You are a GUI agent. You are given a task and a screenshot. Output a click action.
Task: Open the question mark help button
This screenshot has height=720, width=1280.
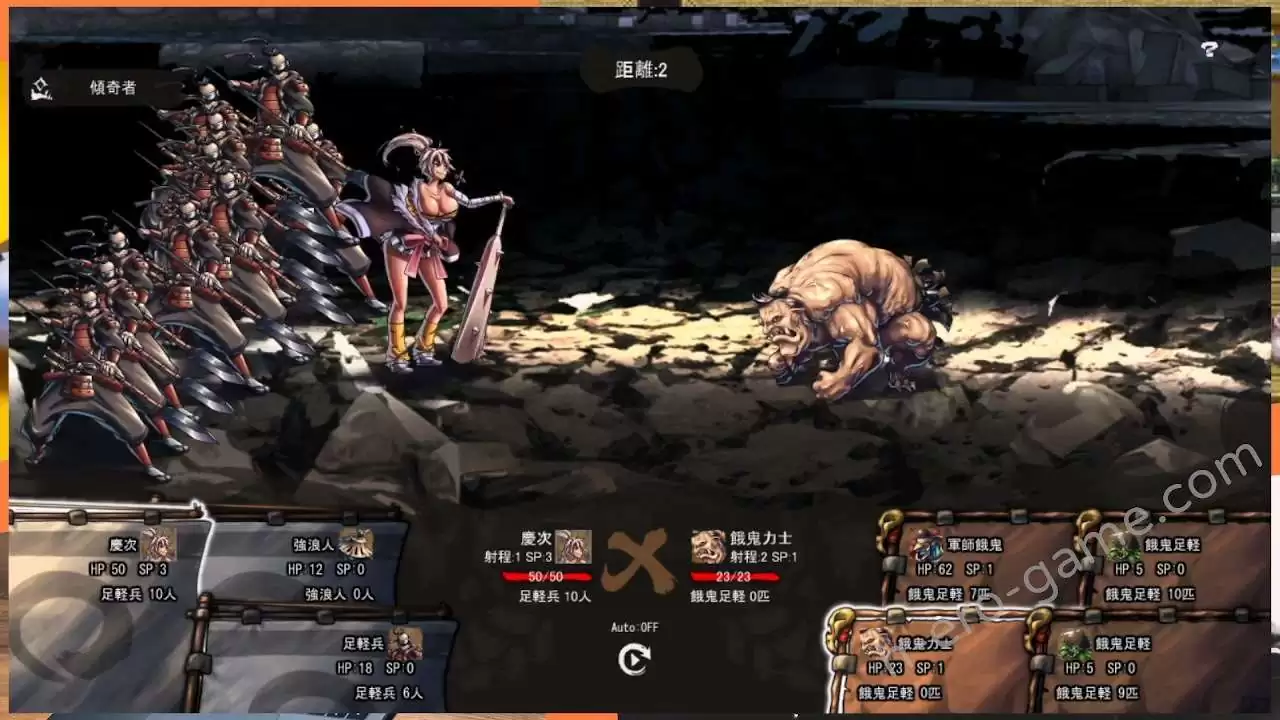point(1209,49)
